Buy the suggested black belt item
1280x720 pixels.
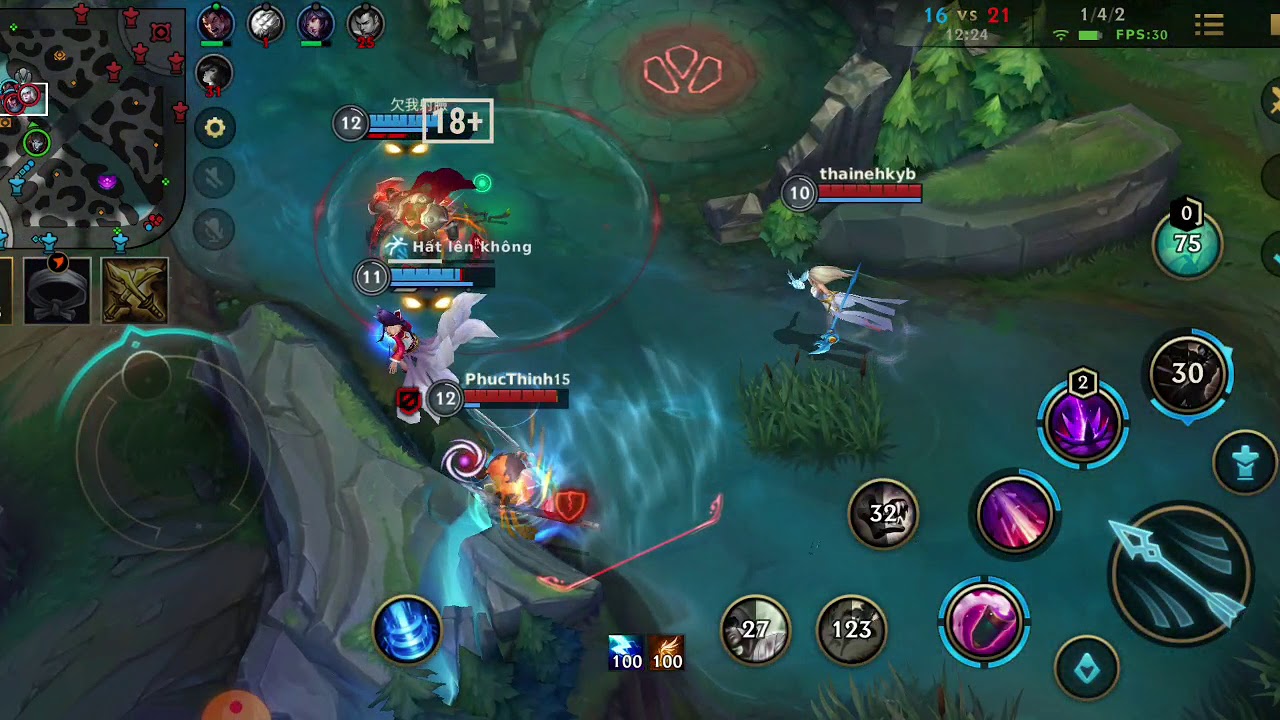click(x=57, y=291)
